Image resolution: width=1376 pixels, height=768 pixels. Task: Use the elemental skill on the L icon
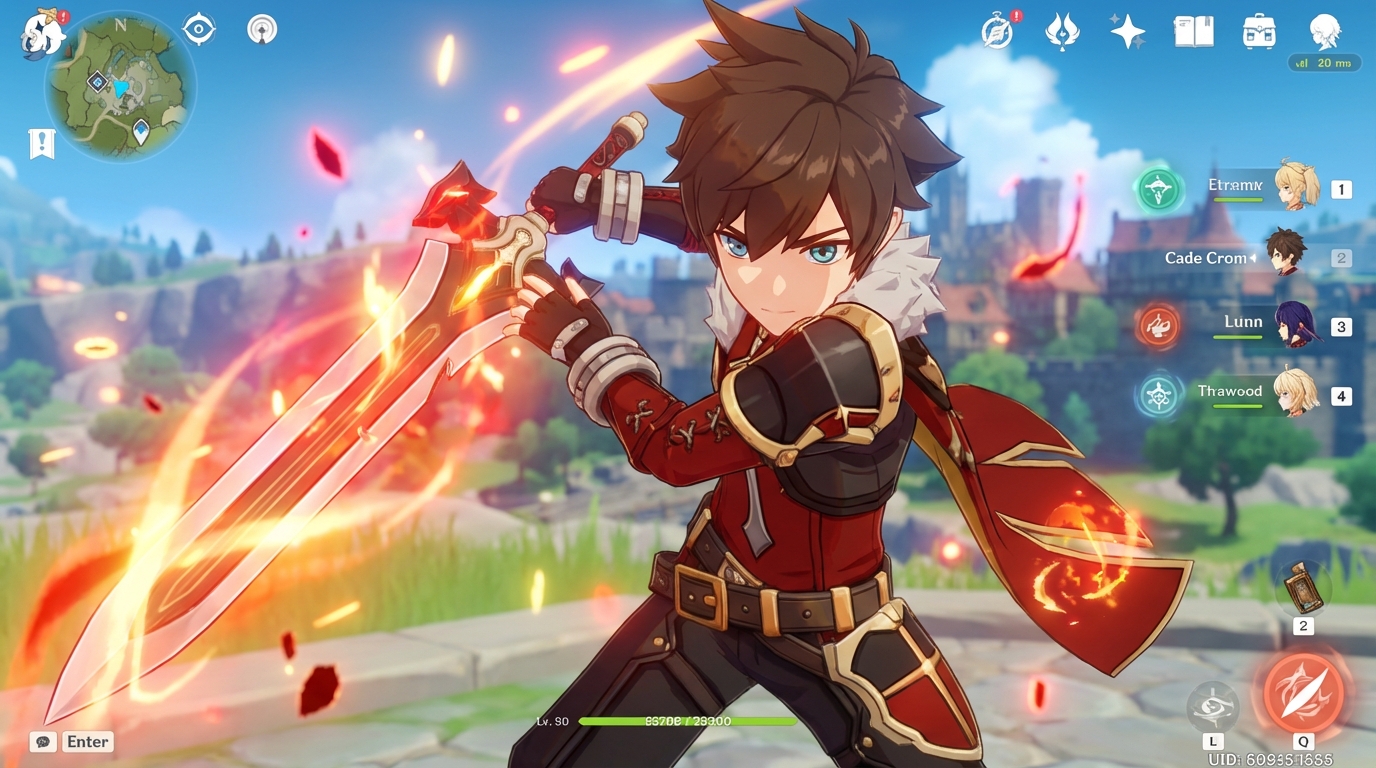tap(1213, 706)
